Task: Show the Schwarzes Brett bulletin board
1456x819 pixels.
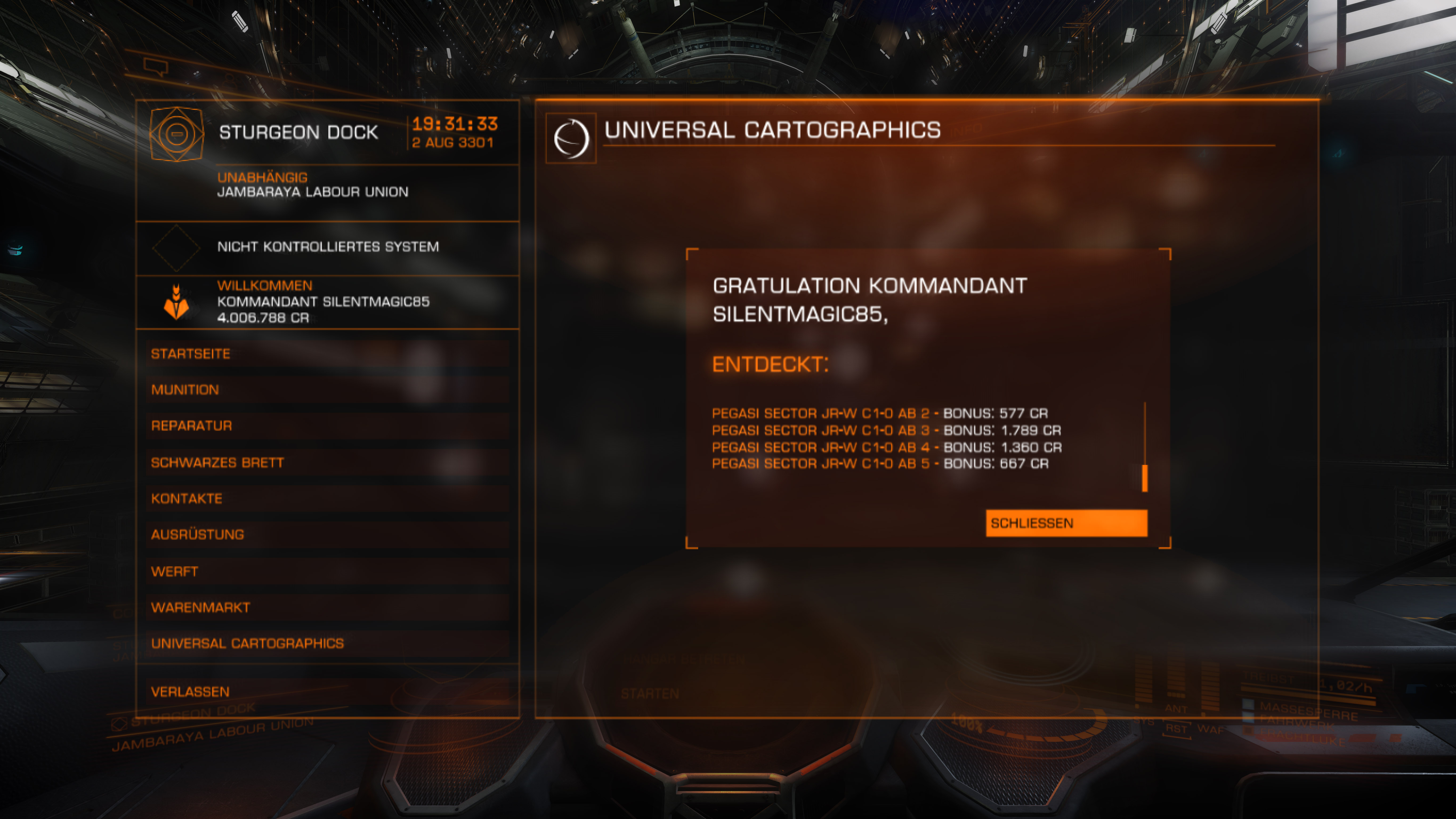Action: coord(327,463)
